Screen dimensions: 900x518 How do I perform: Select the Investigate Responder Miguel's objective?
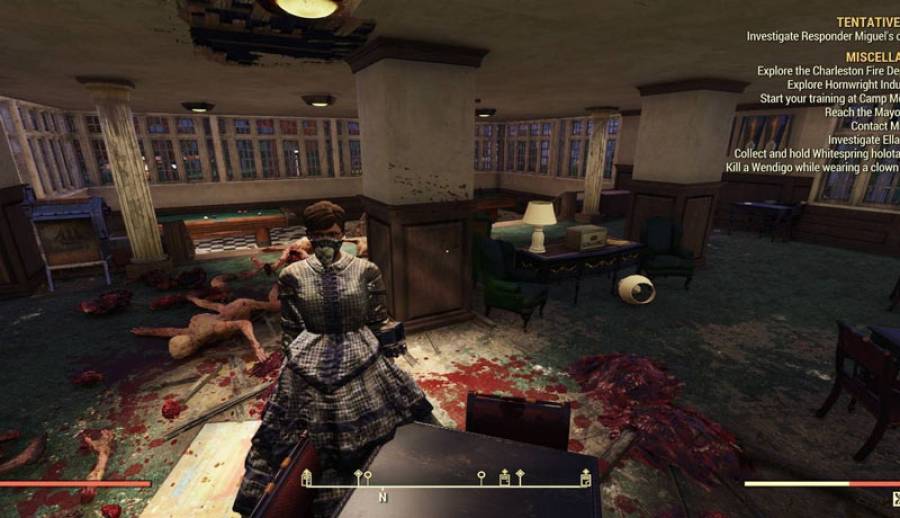(822, 37)
